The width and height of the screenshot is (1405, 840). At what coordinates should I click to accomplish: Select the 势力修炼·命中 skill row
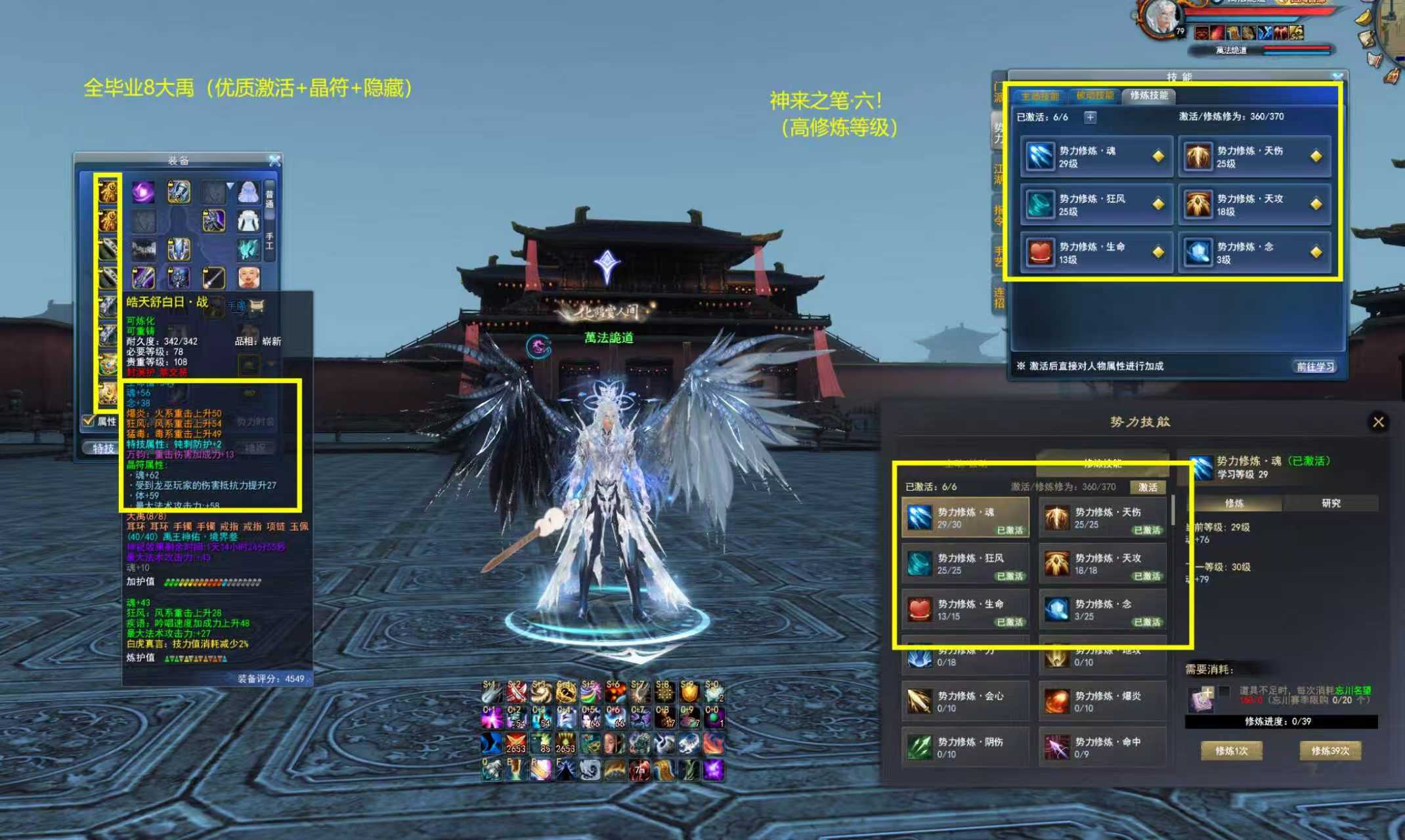(x=1102, y=747)
